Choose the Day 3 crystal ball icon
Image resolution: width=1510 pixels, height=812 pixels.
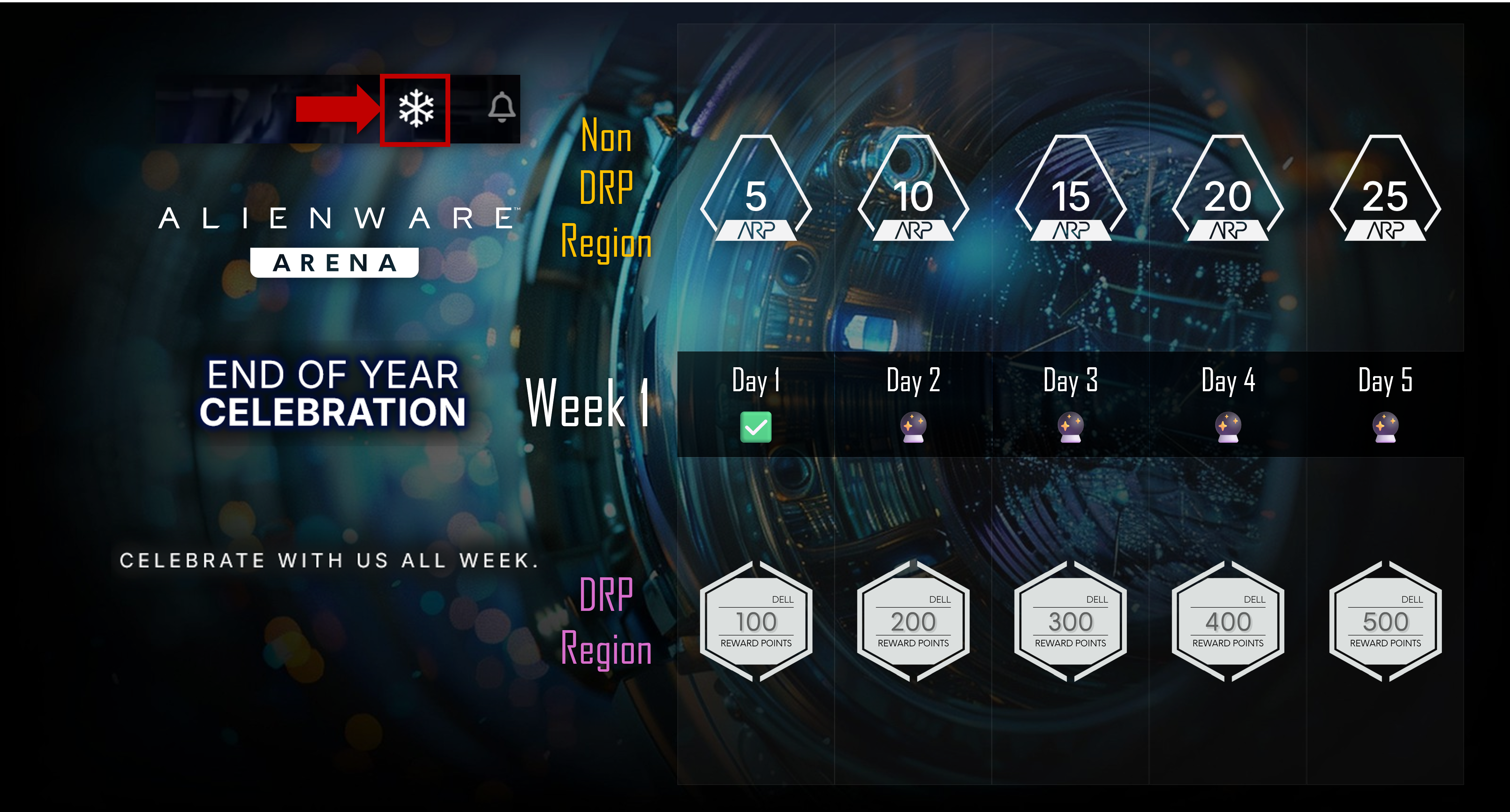1070,427
